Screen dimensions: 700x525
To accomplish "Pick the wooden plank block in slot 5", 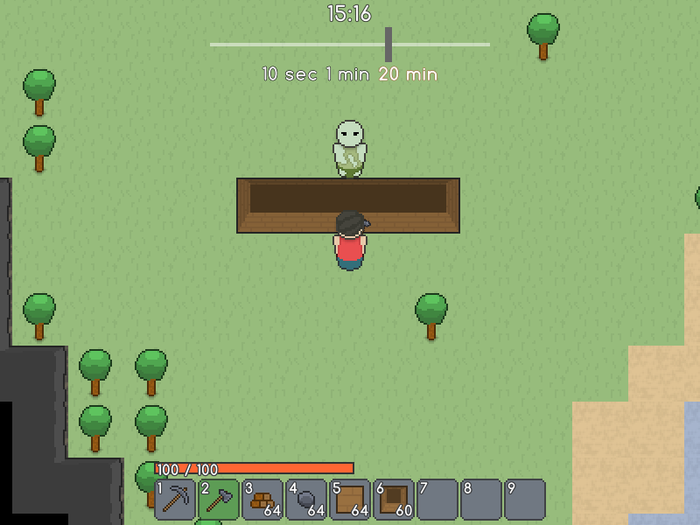I will click(350, 499).
